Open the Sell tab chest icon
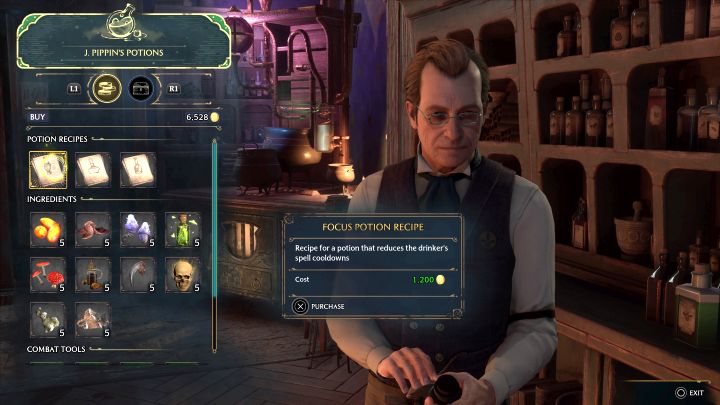This screenshot has height=405, width=720. [142, 89]
